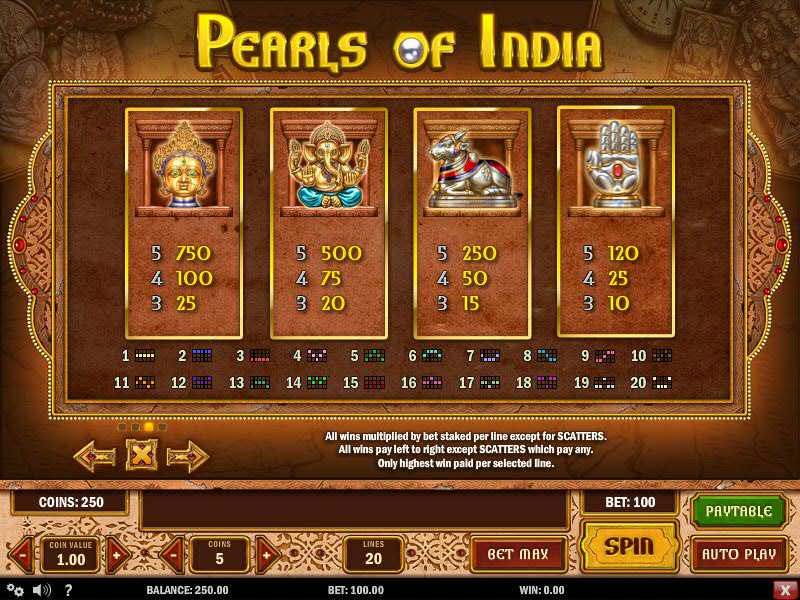The height and width of the screenshot is (600, 800).
Task: Raise the number of coins
Action: point(265,553)
